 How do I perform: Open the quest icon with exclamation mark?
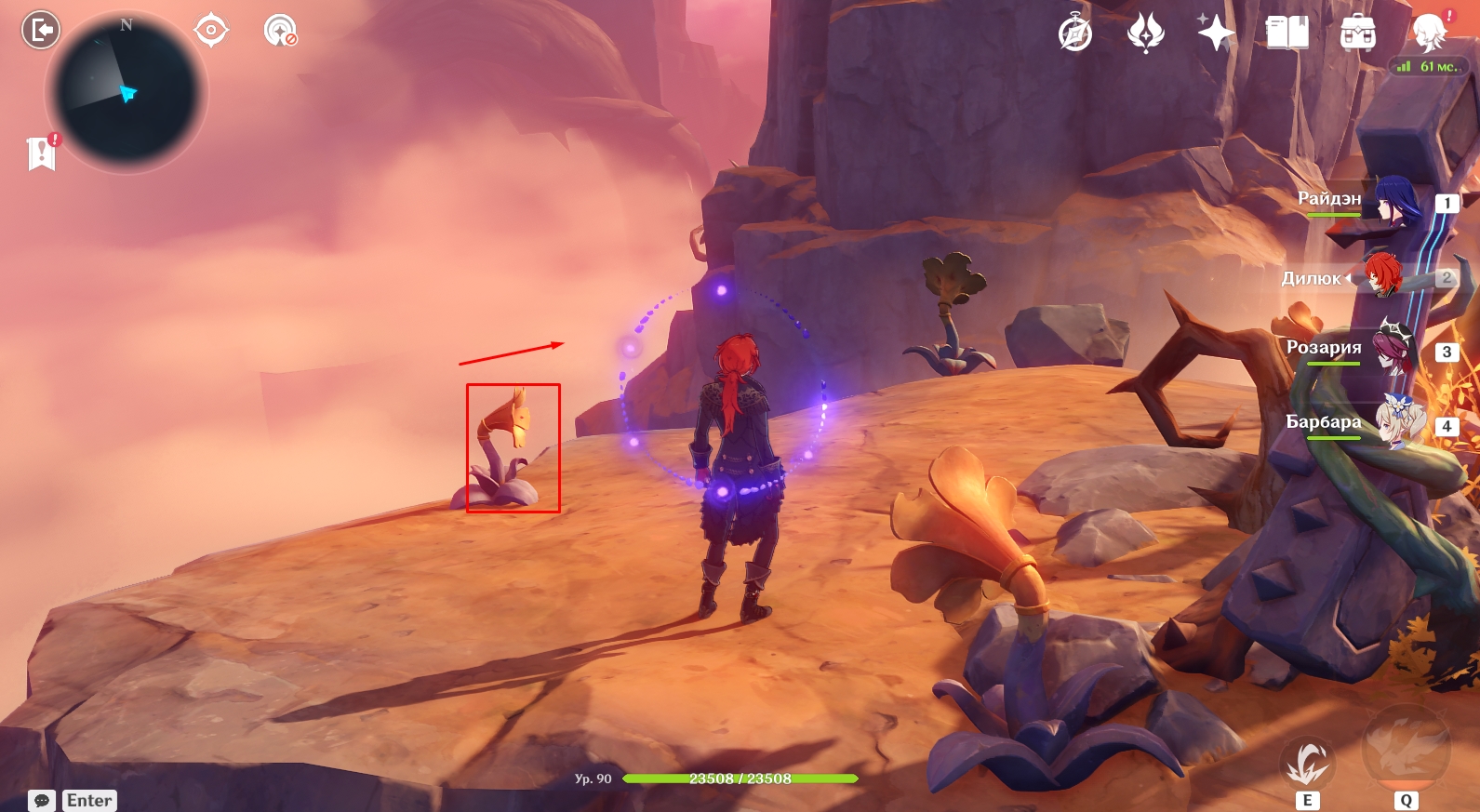click(42, 153)
